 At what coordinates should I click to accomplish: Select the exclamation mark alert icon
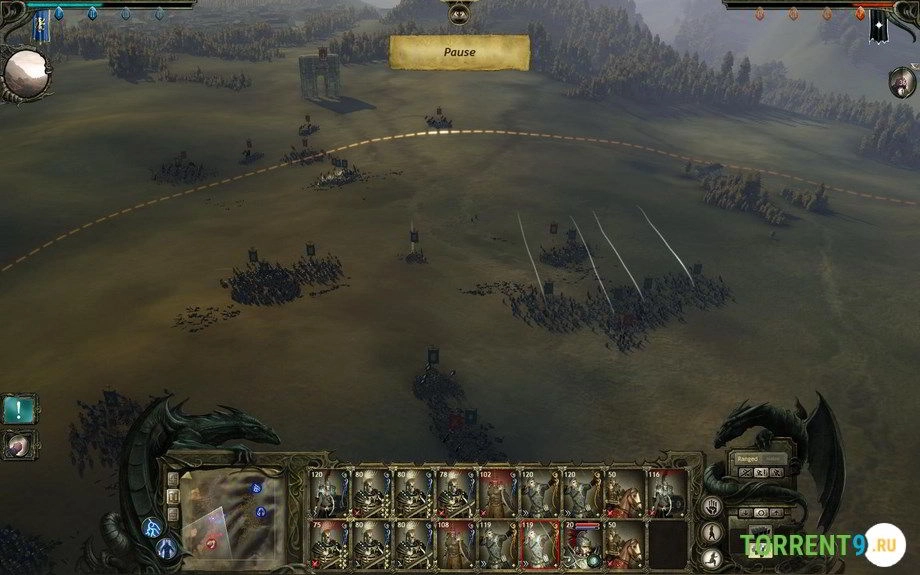pos(19,408)
